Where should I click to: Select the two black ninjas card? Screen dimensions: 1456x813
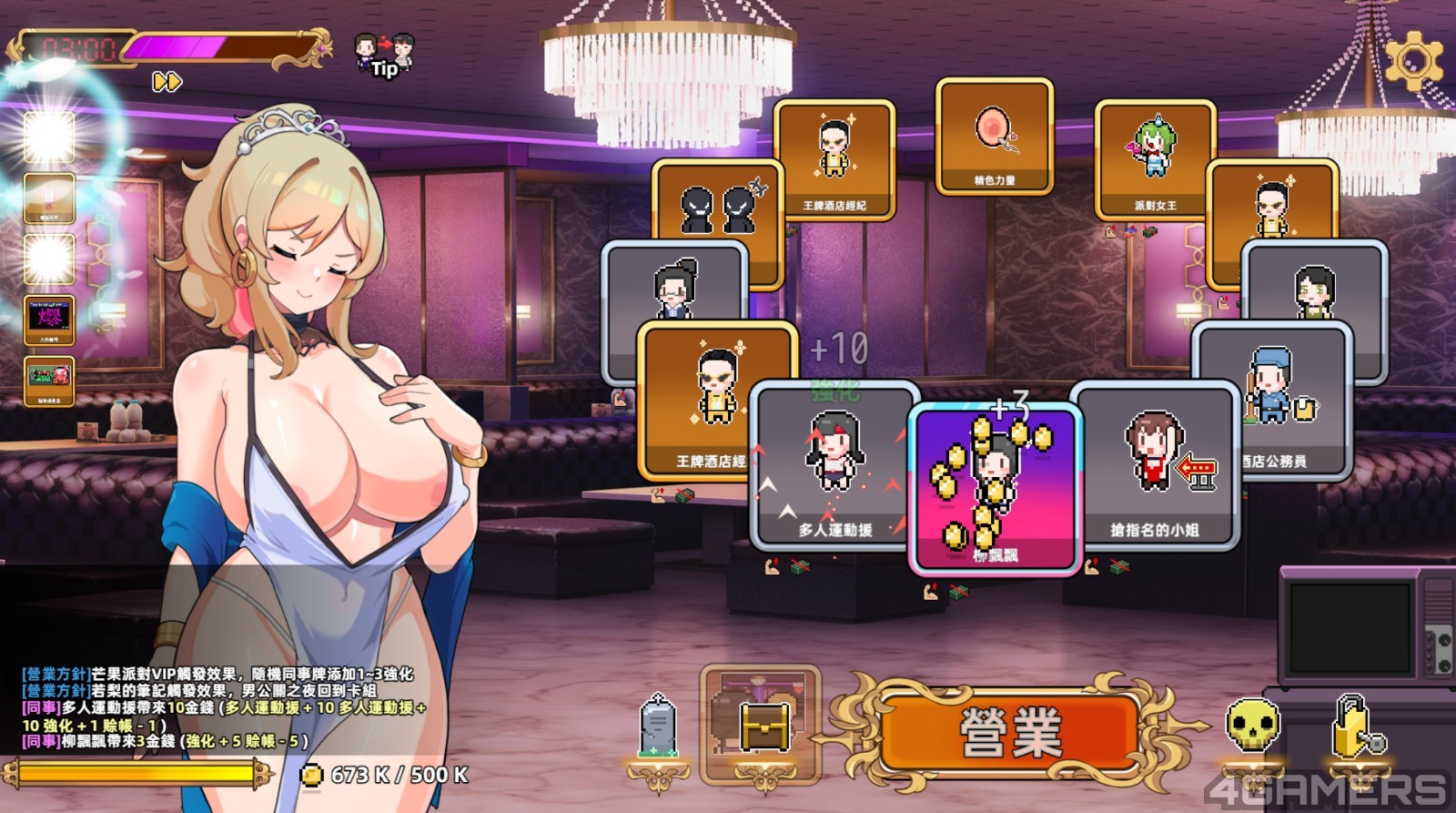(719, 205)
